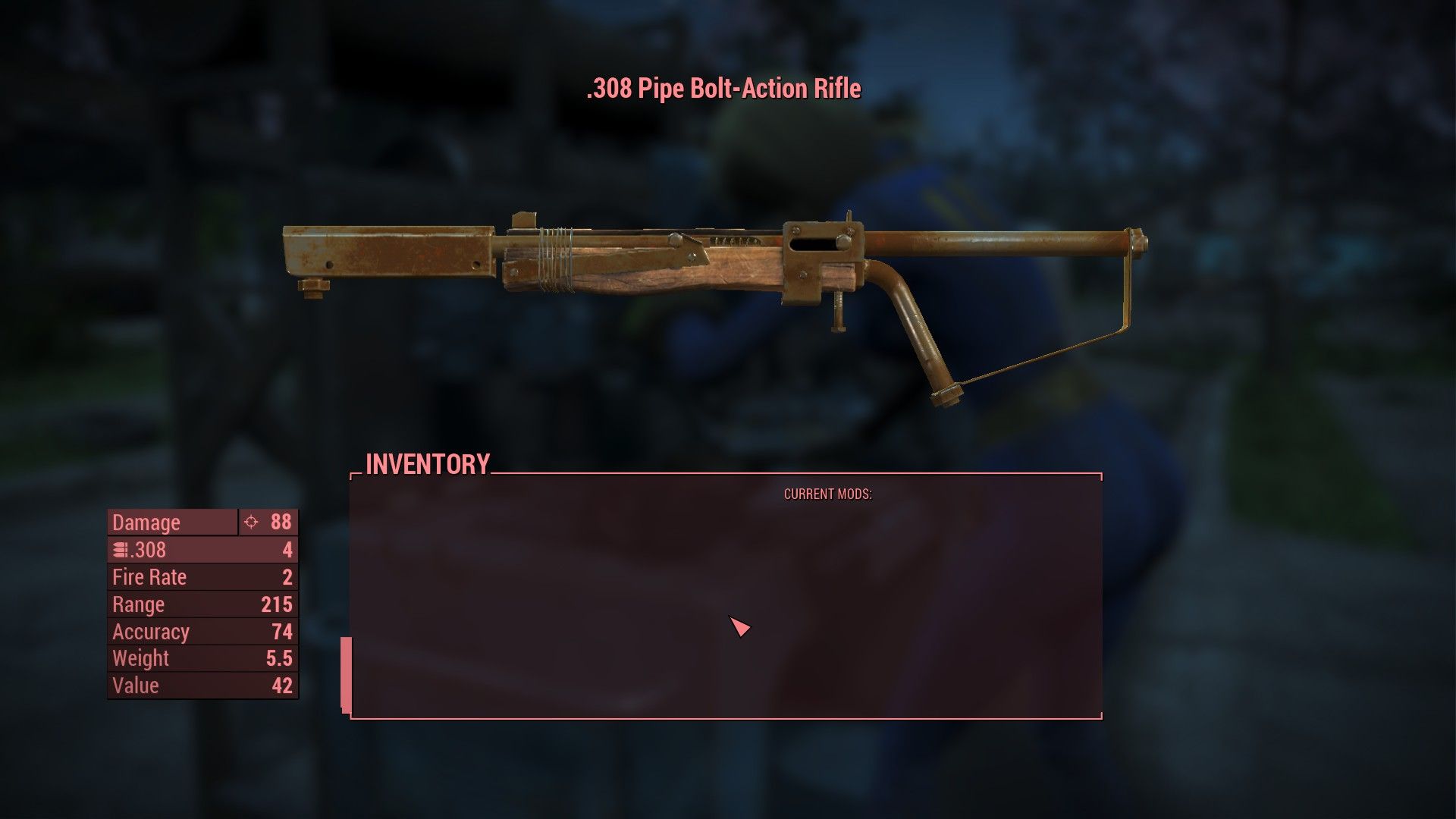Select the highlighted .308 ammo stat row

click(202, 549)
